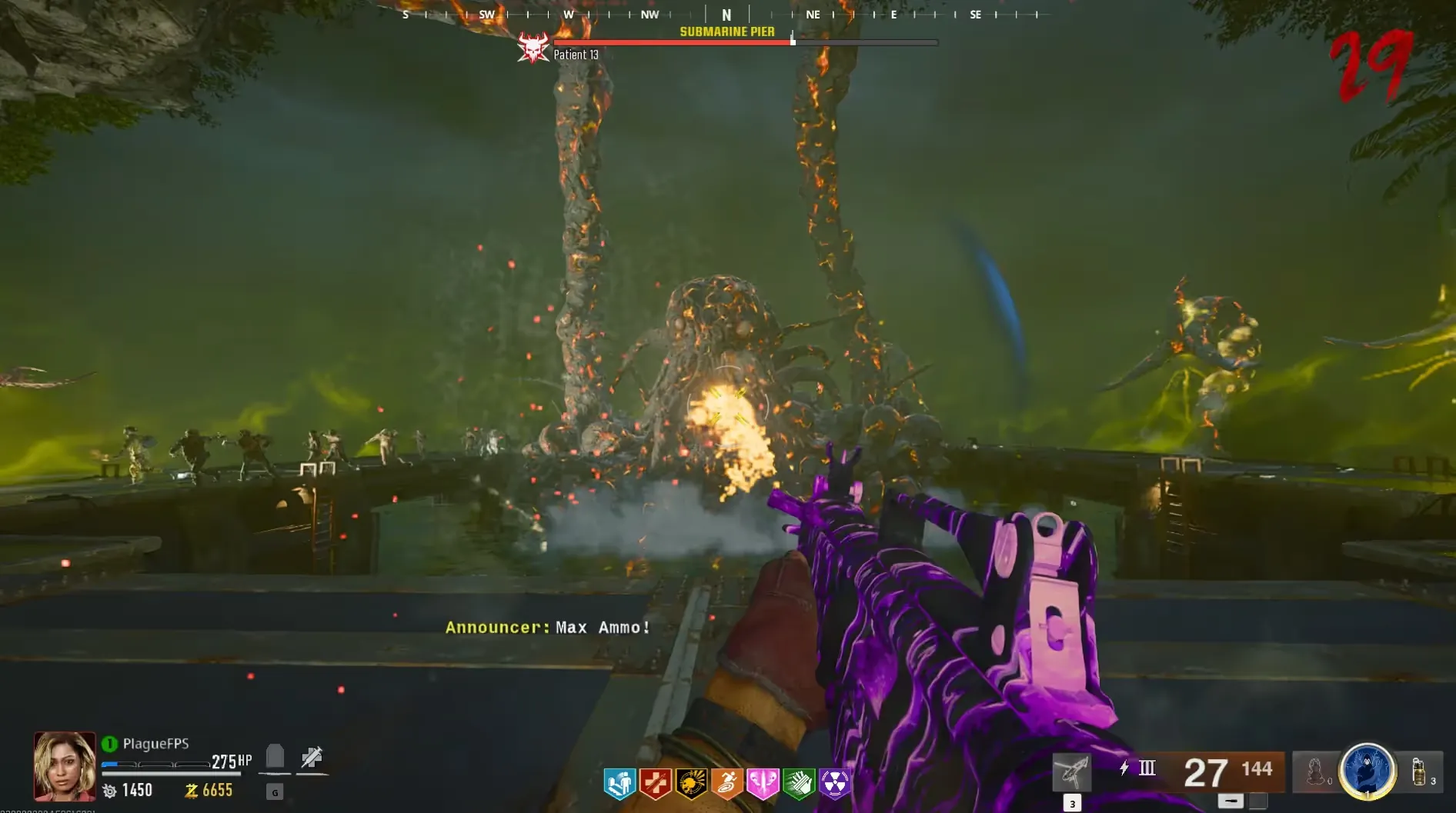The height and width of the screenshot is (813, 1456).
Task: Select the purple radiation PHD Flopper perk
Action: click(x=835, y=784)
